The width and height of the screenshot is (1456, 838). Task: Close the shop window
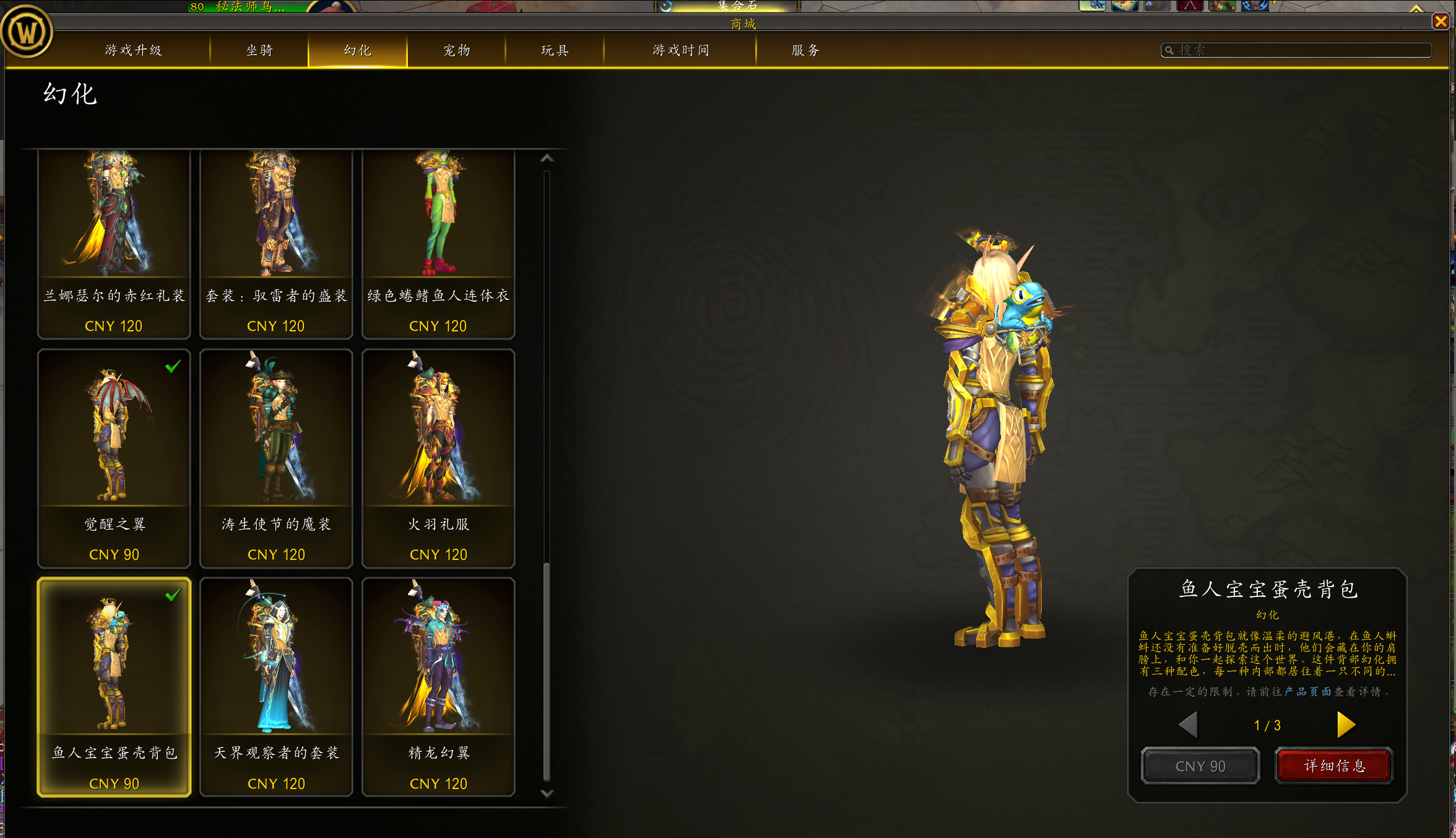point(1441,22)
